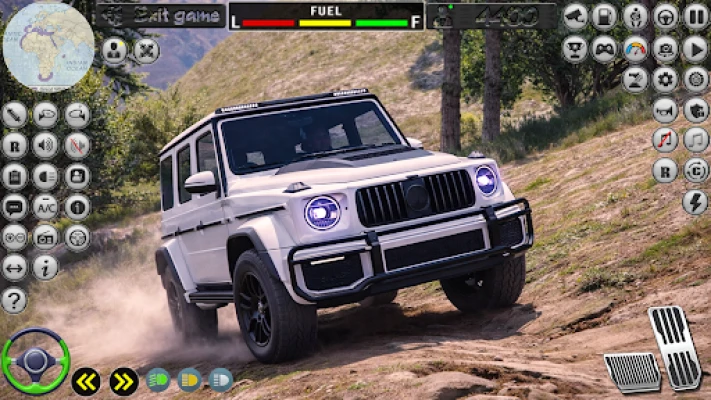Select the steering wheel mode icon

(x=665, y=16)
